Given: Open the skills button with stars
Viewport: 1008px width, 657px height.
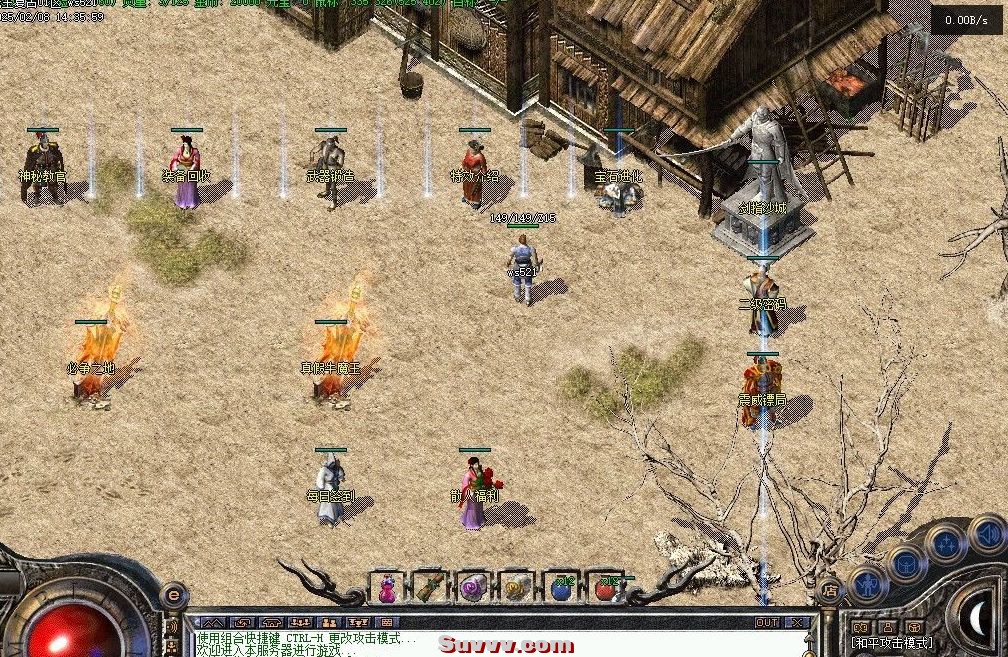Looking at the screenshot, I should coord(945,542).
